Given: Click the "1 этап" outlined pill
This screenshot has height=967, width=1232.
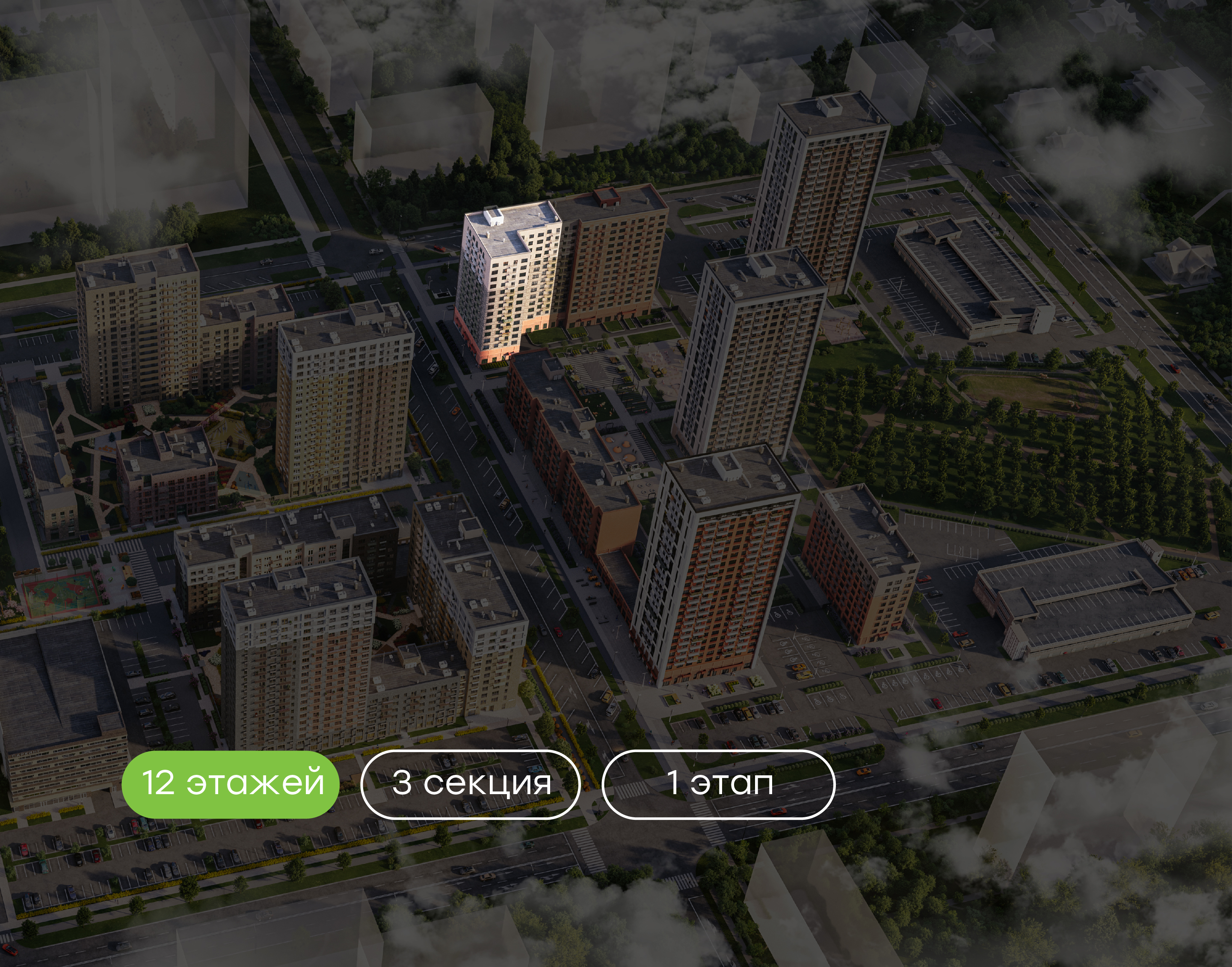Looking at the screenshot, I should coord(718,784).
